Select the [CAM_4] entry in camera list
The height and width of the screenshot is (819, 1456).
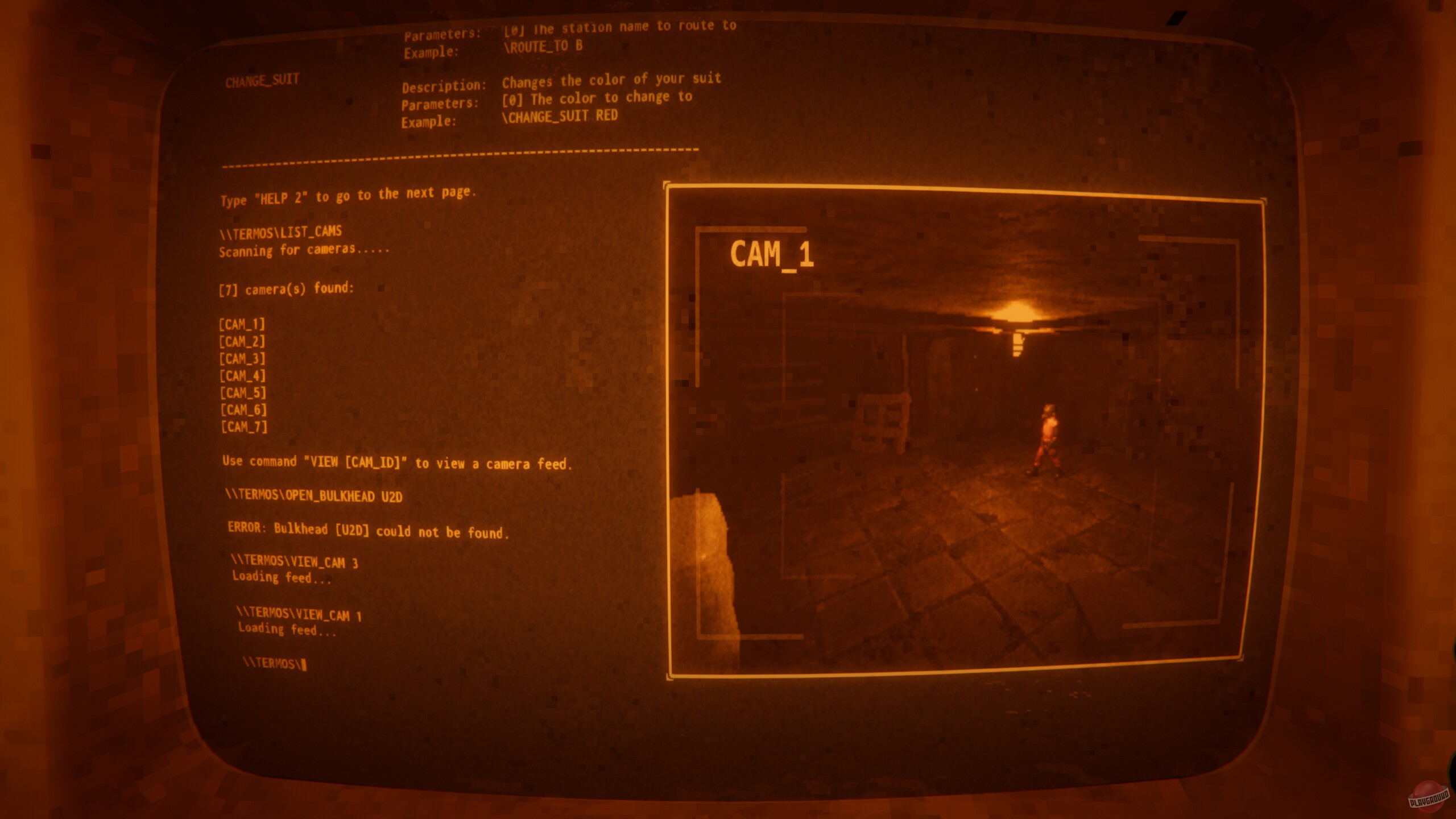[243, 376]
